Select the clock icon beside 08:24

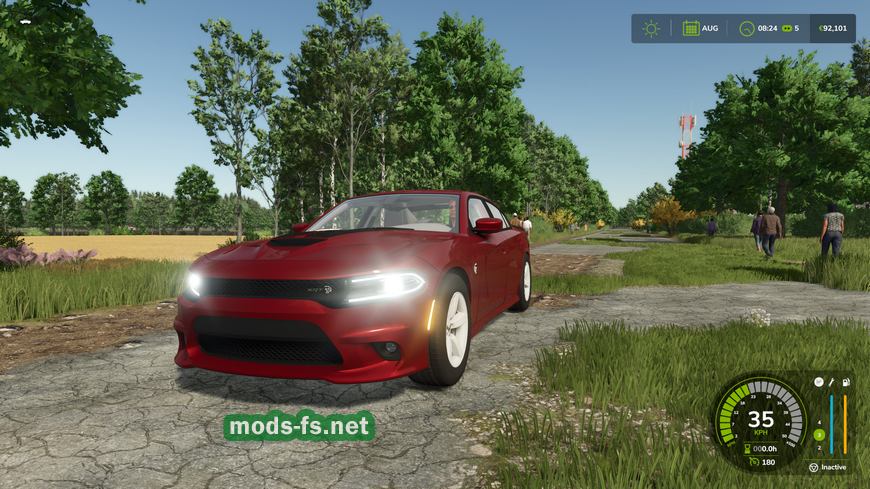[747, 28]
